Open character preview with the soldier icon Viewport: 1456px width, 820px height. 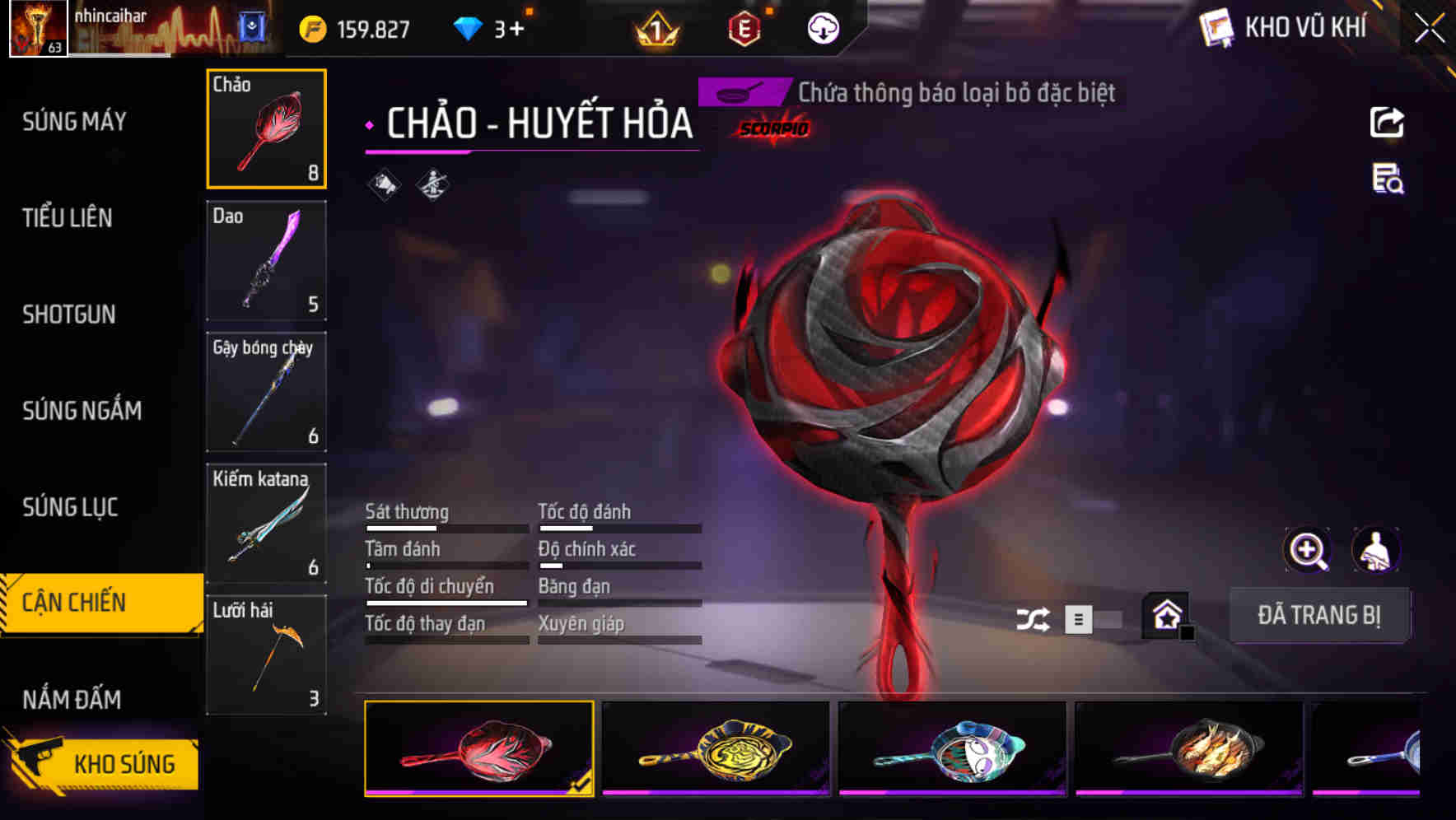tap(1375, 550)
